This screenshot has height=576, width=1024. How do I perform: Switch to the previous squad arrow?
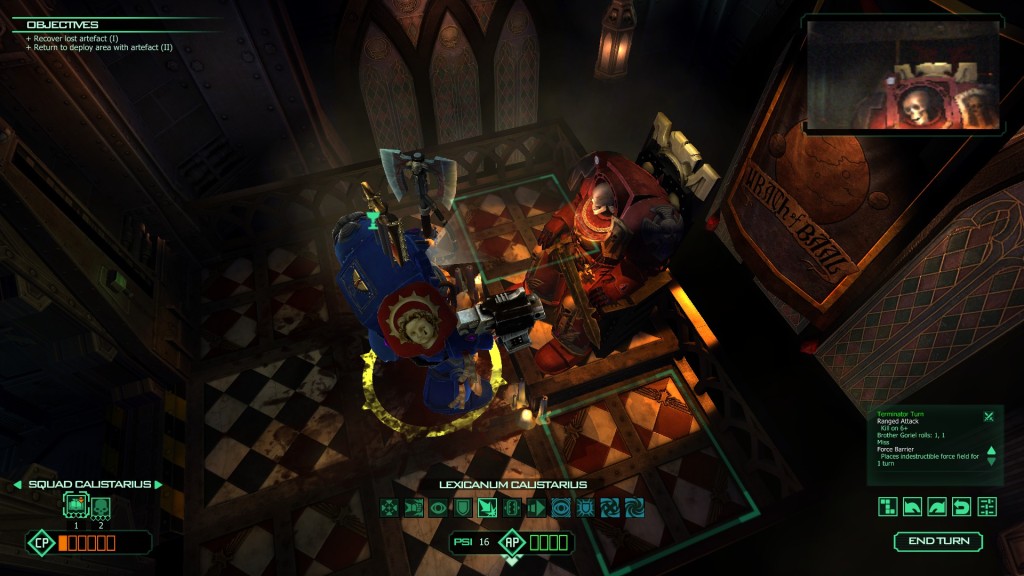(18, 485)
